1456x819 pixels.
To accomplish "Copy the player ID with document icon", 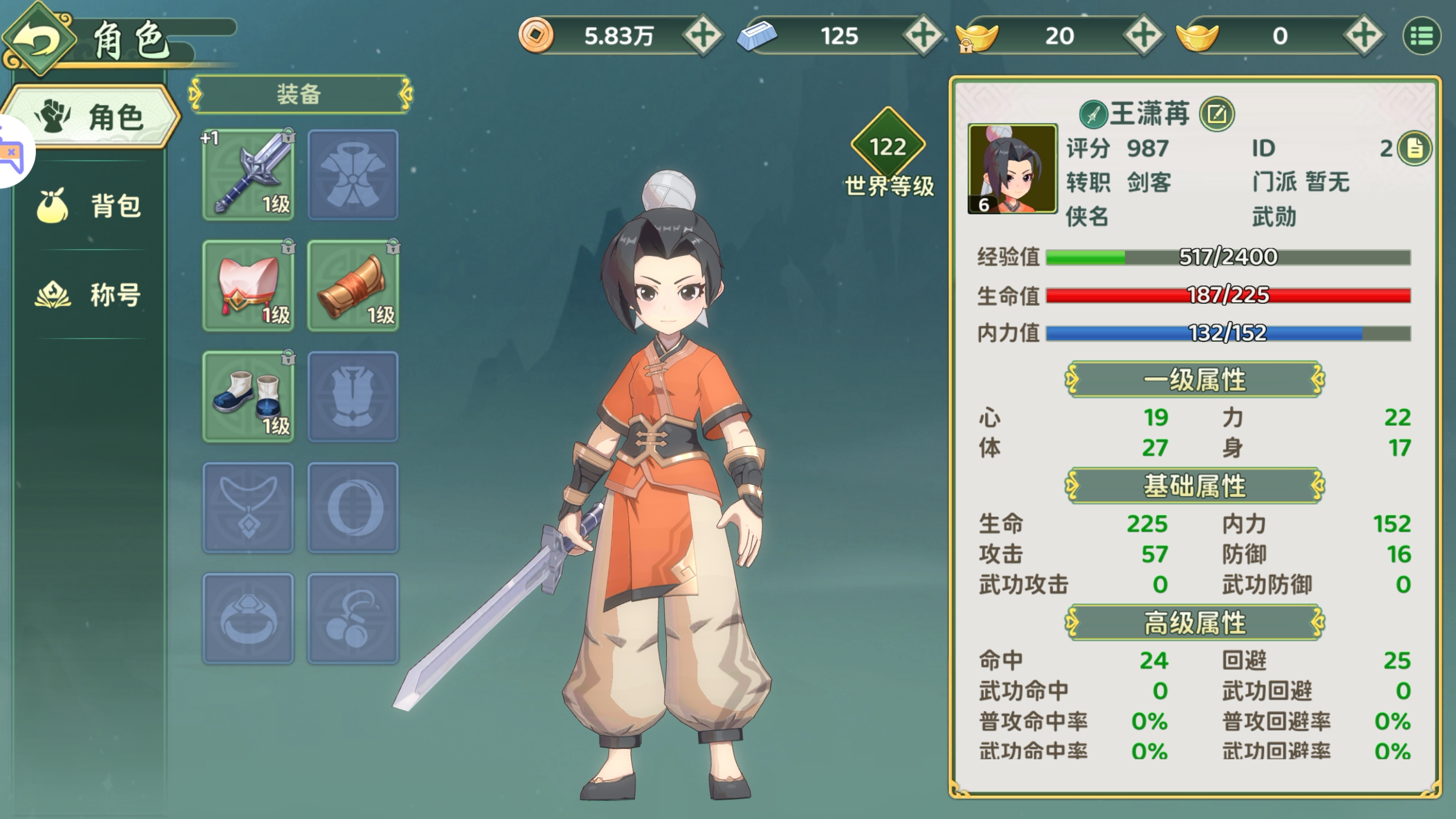I will pyautogui.click(x=1415, y=149).
